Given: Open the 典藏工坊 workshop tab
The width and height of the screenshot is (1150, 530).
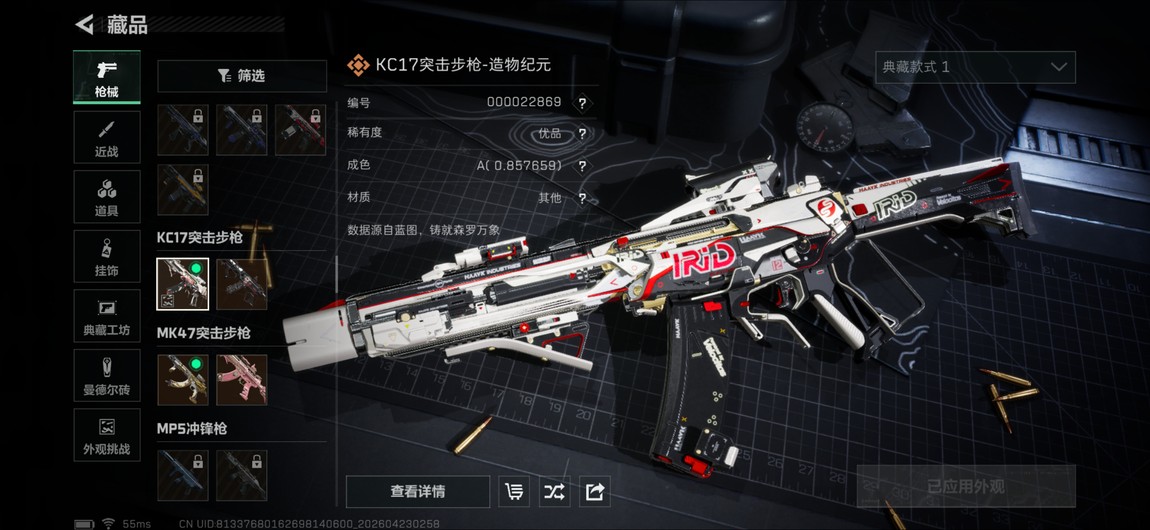Looking at the screenshot, I should [107, 317].
